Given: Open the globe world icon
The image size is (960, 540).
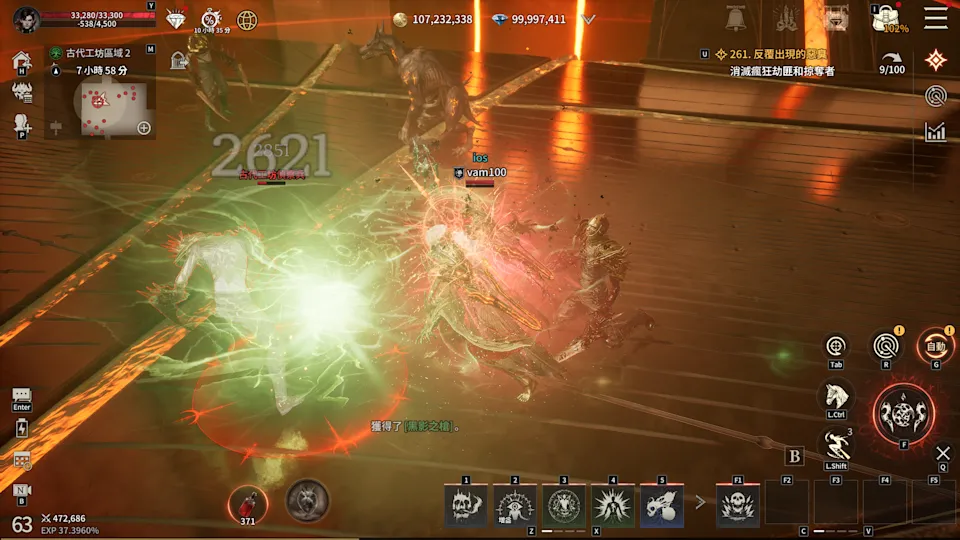Looking at the screenshot, I should coord(247,19).
